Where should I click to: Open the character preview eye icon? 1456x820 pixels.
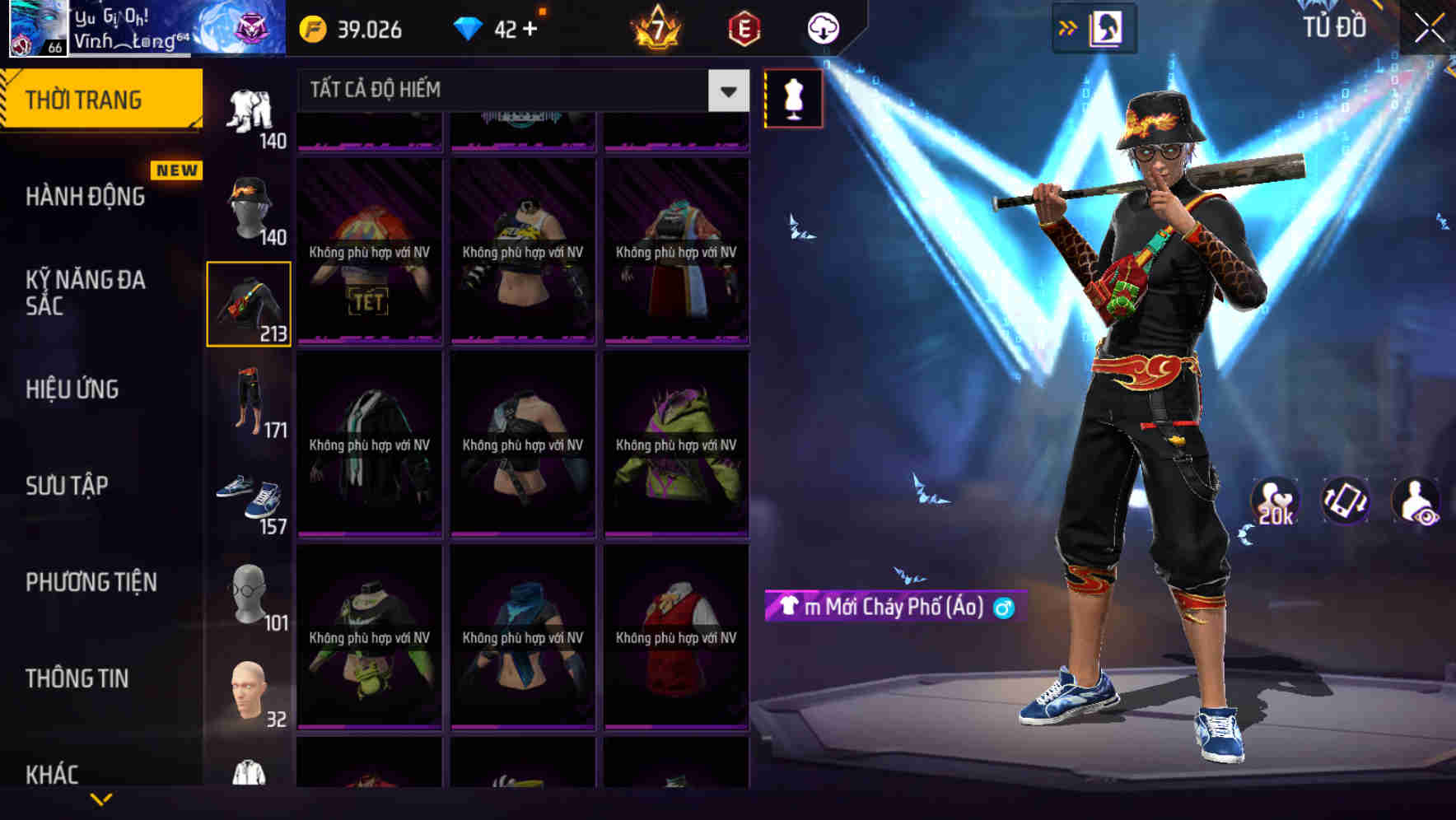tap(1416, 501)
